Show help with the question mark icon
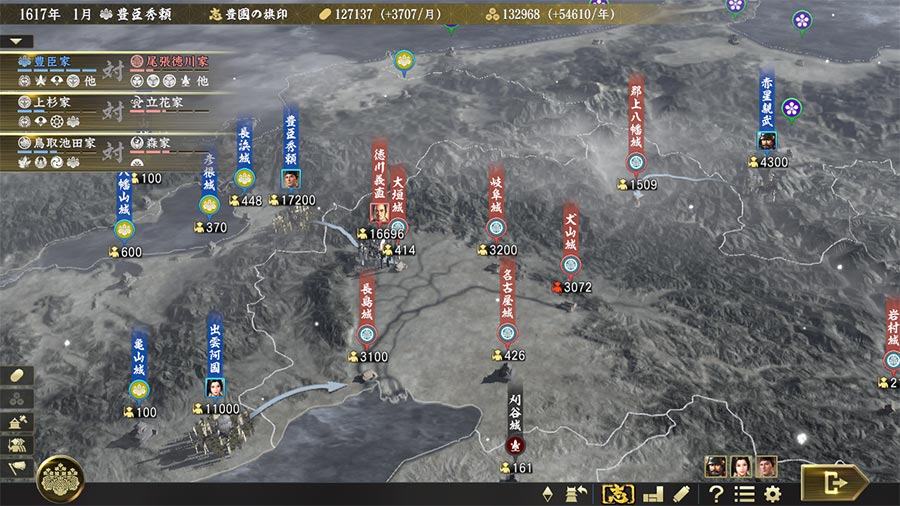Viewport: 900px width, 506px height. tap(716, 493)
